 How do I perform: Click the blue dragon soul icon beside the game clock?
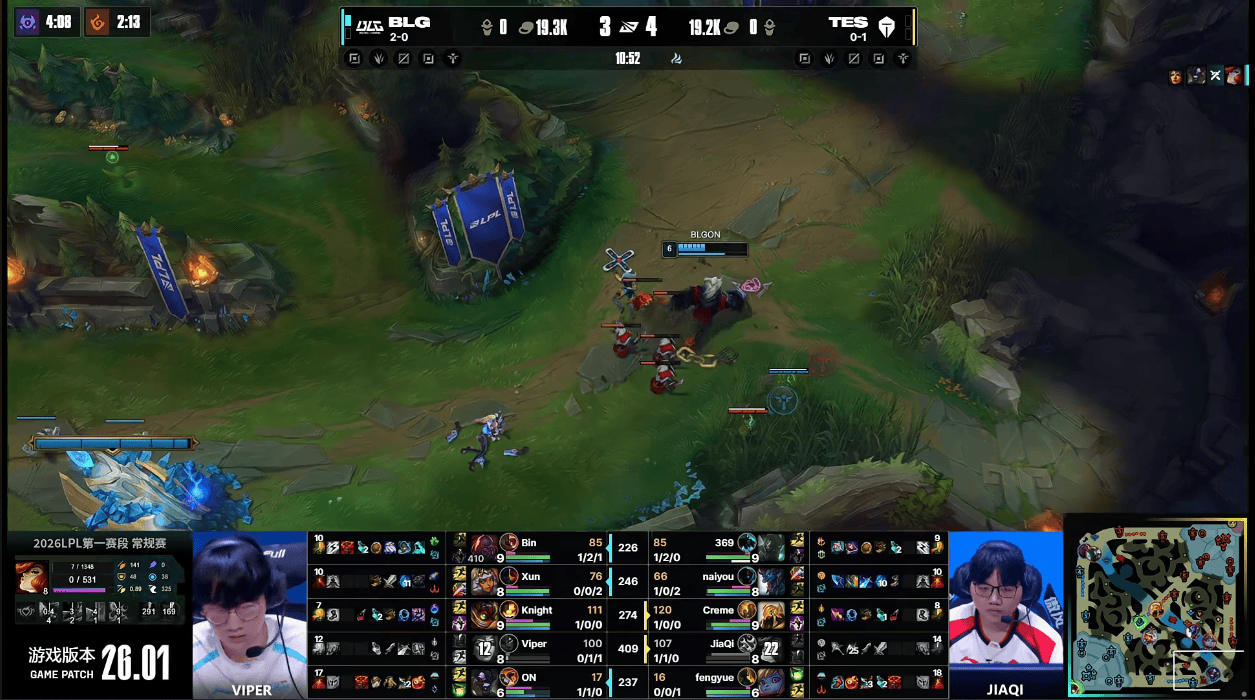point(677,58)
